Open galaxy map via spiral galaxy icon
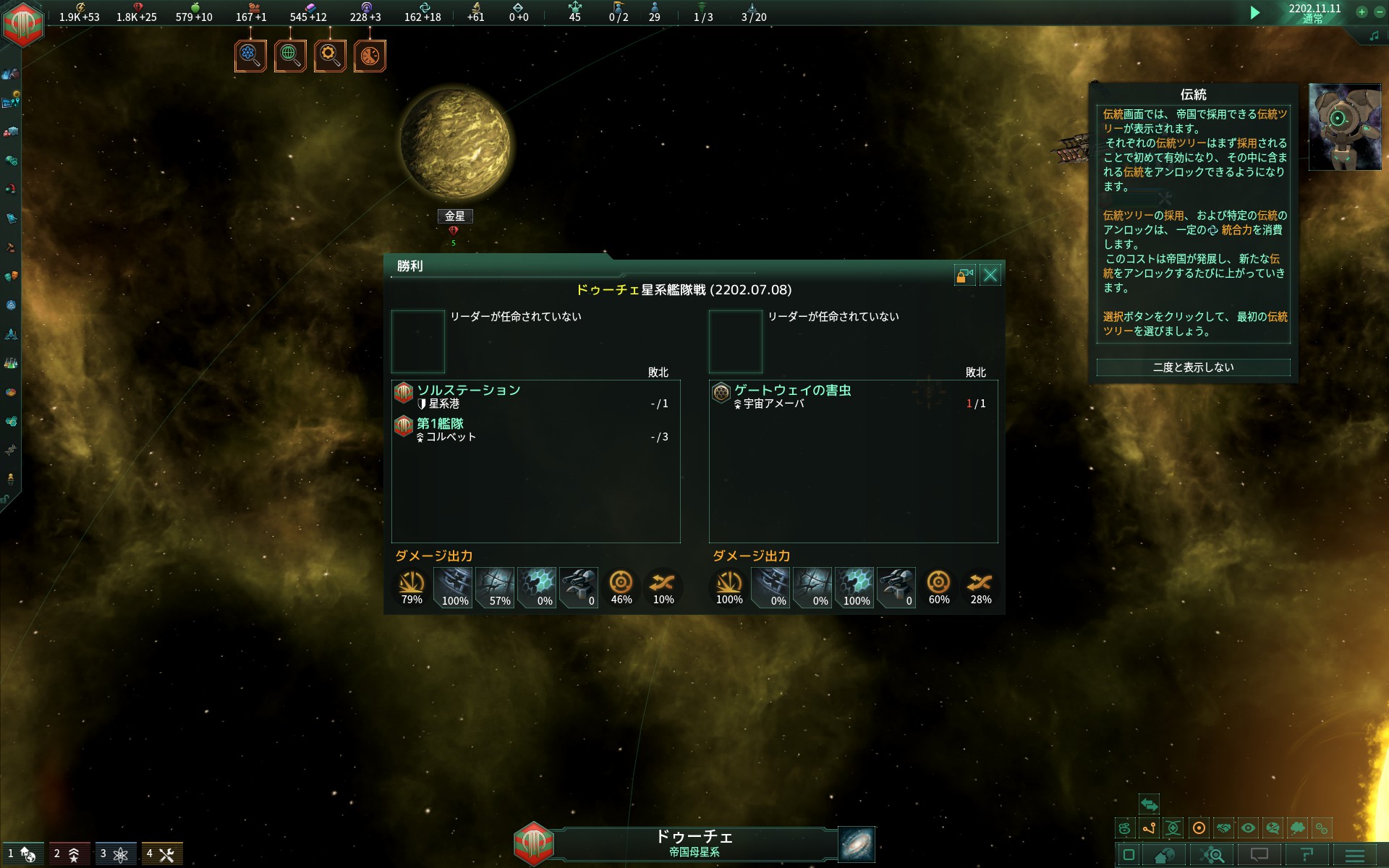Viewport: 1389px width, 868px height. tap(857, 844)
